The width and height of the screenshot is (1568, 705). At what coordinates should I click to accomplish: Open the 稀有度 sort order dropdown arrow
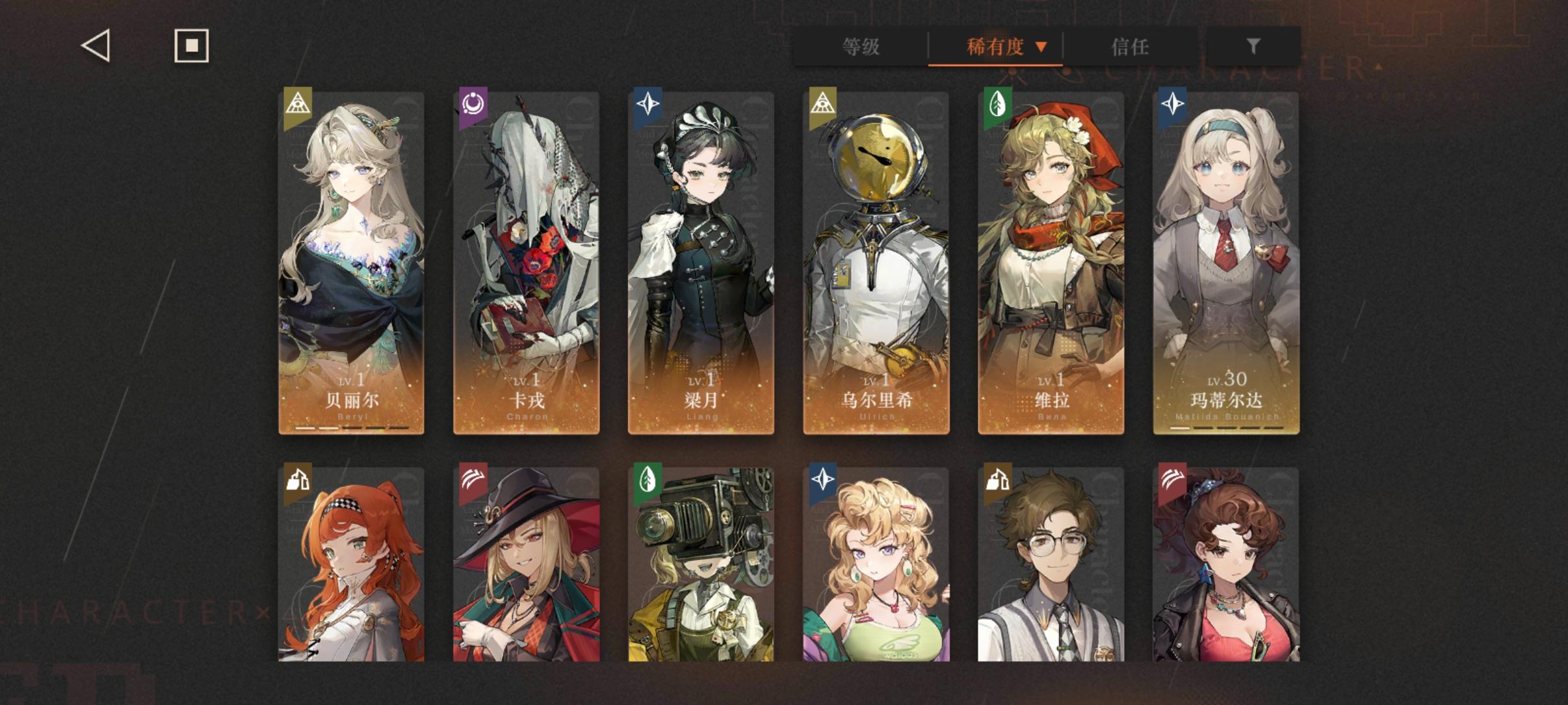(x=1042, y=46)
